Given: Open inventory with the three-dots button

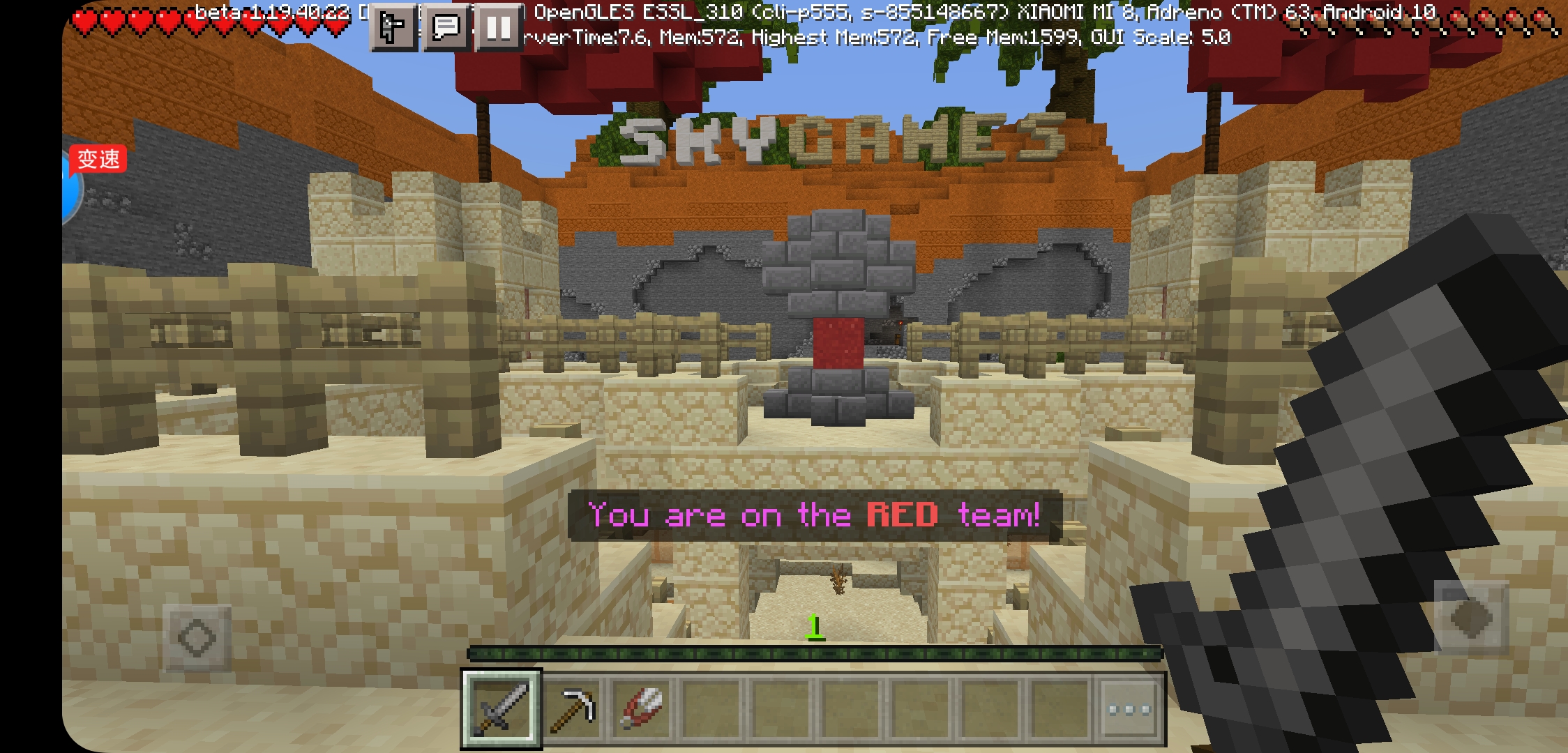Looking at the screenshot, I should 1130,710.
